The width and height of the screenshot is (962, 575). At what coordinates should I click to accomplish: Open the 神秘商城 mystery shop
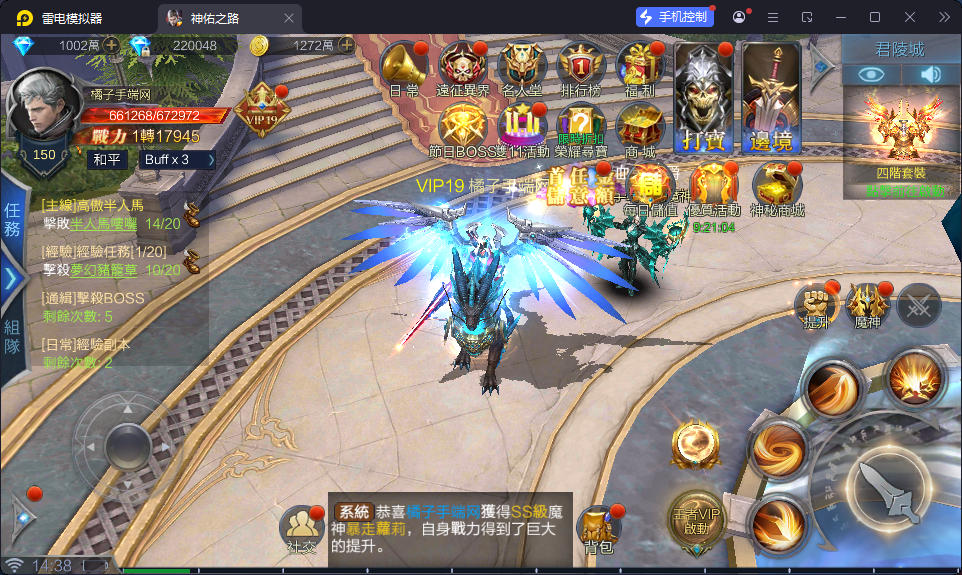[x=776, y=187]
